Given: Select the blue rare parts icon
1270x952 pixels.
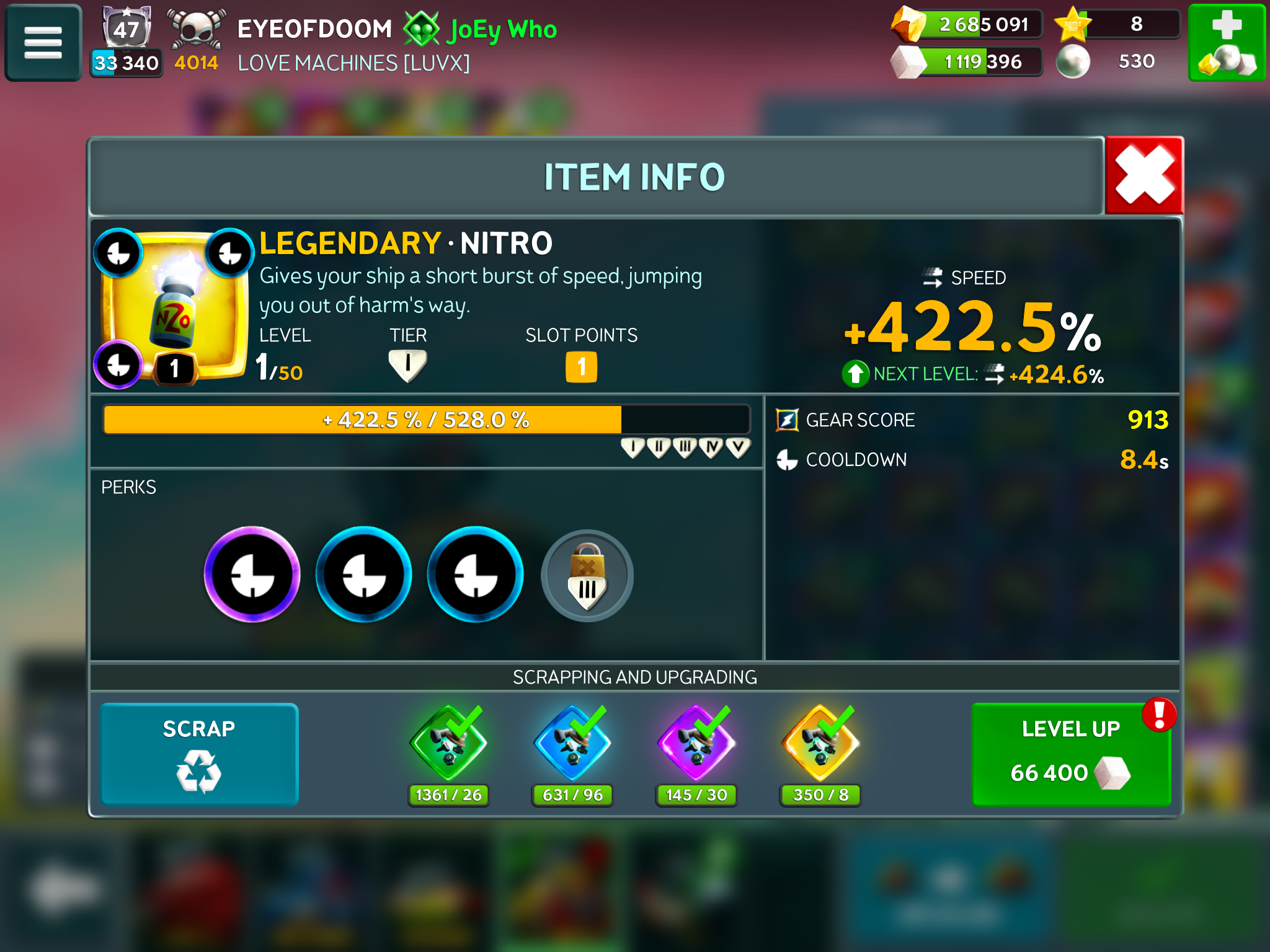Looking at the screenshot, I should click(x=572, y=744).
